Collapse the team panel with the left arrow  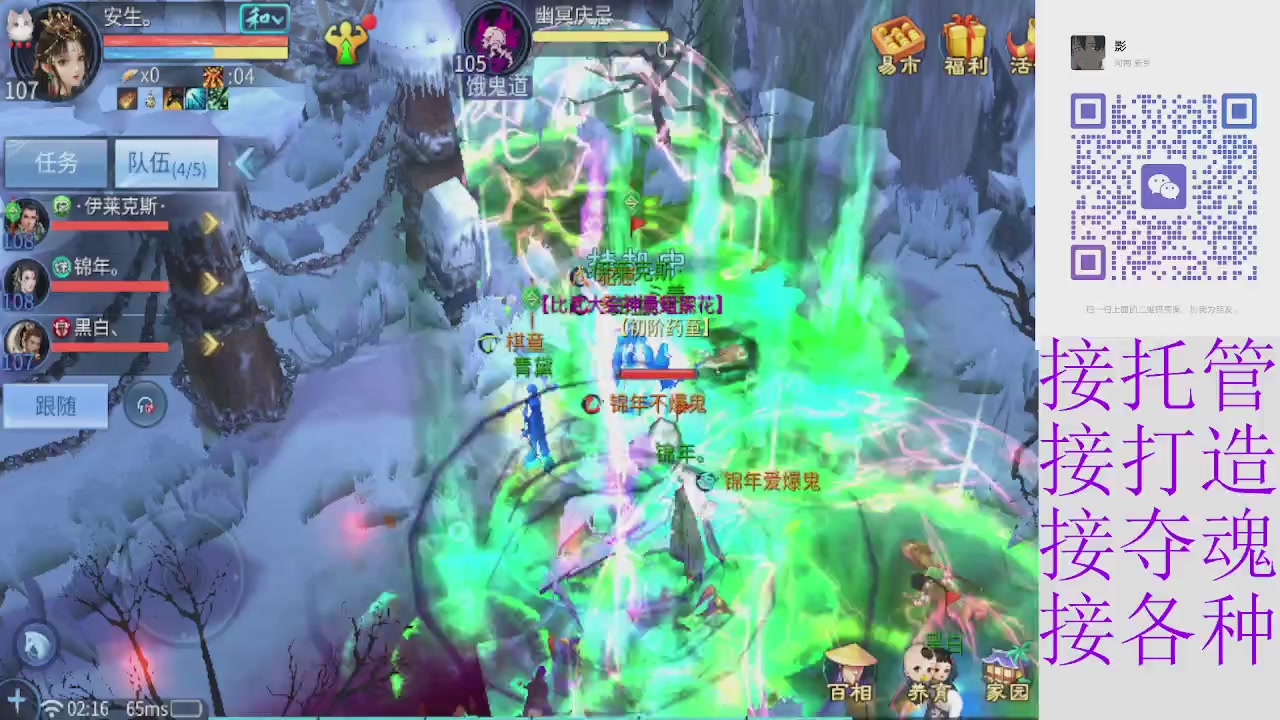pos(245,164)
